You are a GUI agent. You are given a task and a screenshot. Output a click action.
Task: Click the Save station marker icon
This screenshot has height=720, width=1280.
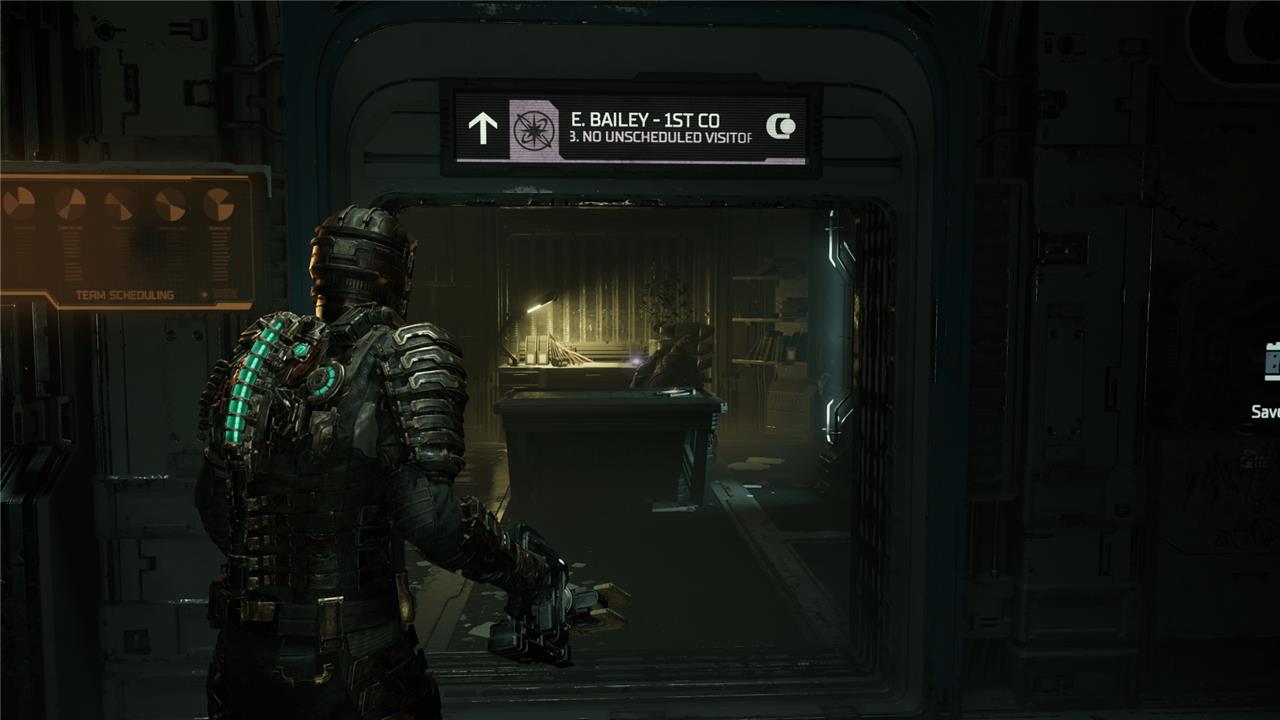1272,362
